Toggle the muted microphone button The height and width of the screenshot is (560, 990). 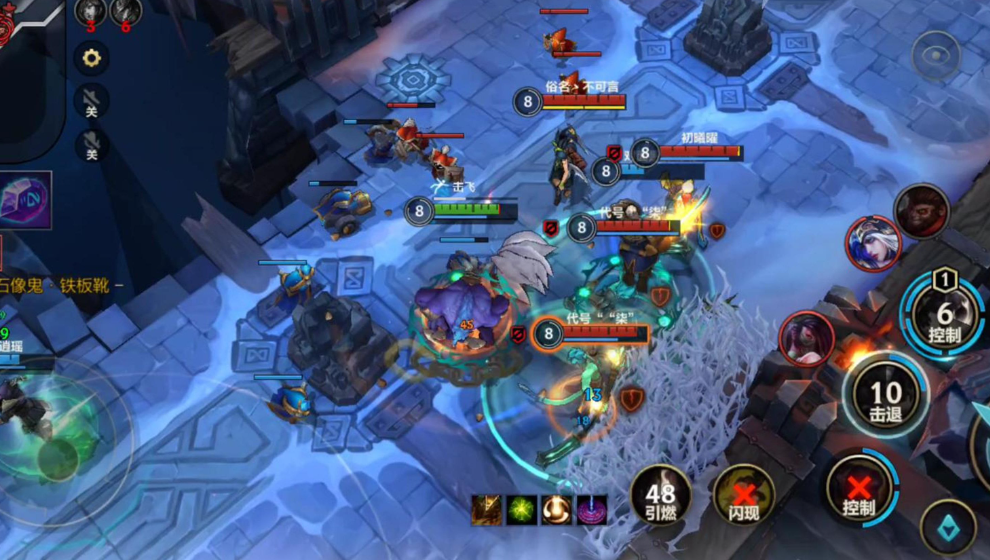(91, 145)
